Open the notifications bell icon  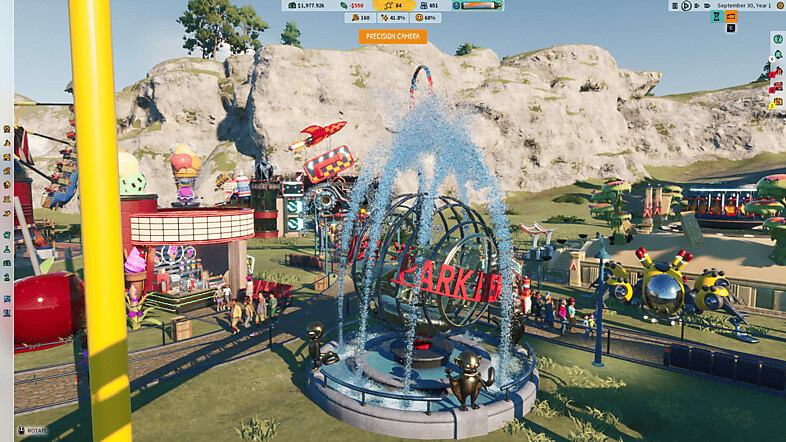777,52
